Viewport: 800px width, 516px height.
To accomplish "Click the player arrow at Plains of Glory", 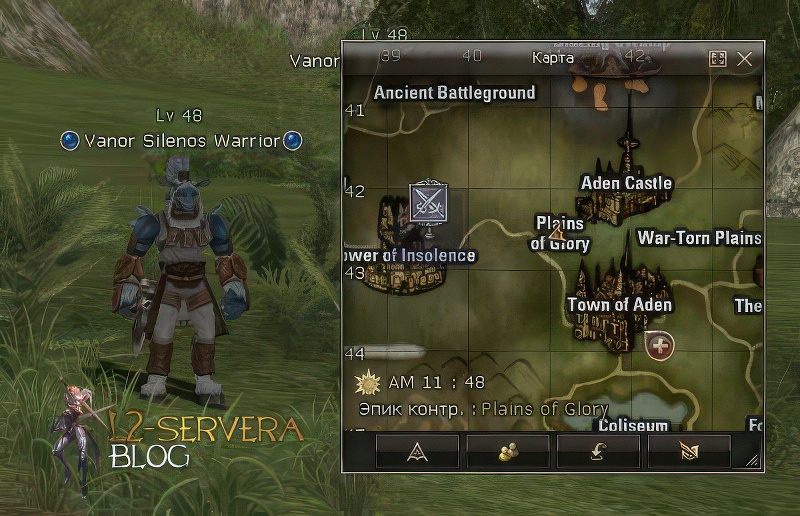I will pos(557,234).
